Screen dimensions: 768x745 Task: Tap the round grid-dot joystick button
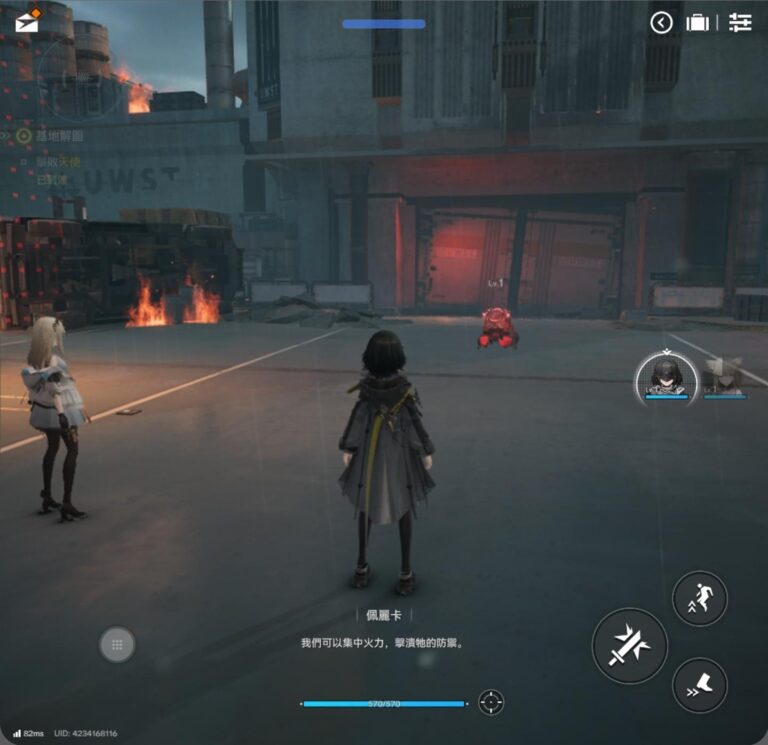coord(117,645)
